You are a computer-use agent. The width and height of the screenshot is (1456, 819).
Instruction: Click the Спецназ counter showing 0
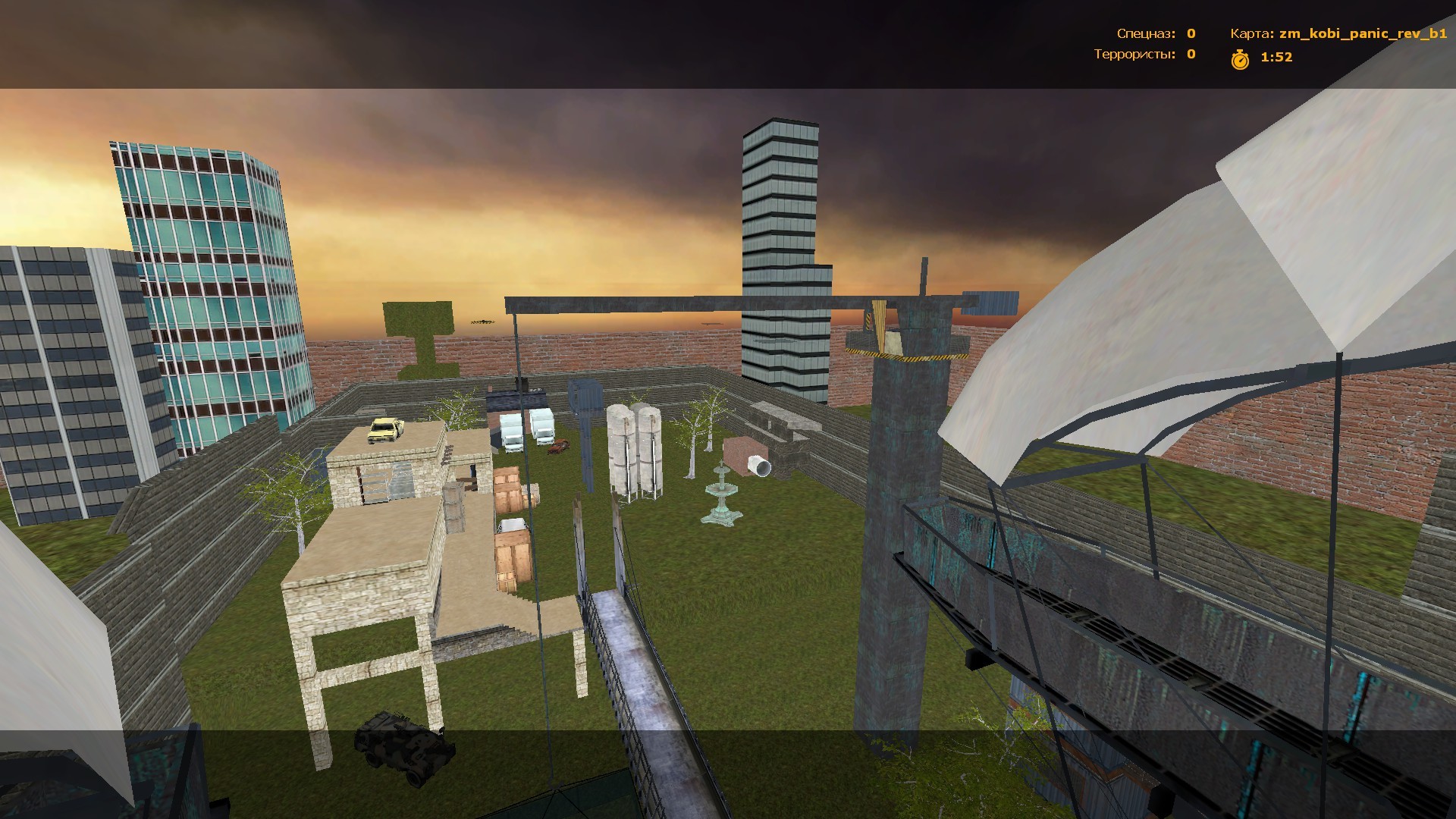click(1191, 33)
